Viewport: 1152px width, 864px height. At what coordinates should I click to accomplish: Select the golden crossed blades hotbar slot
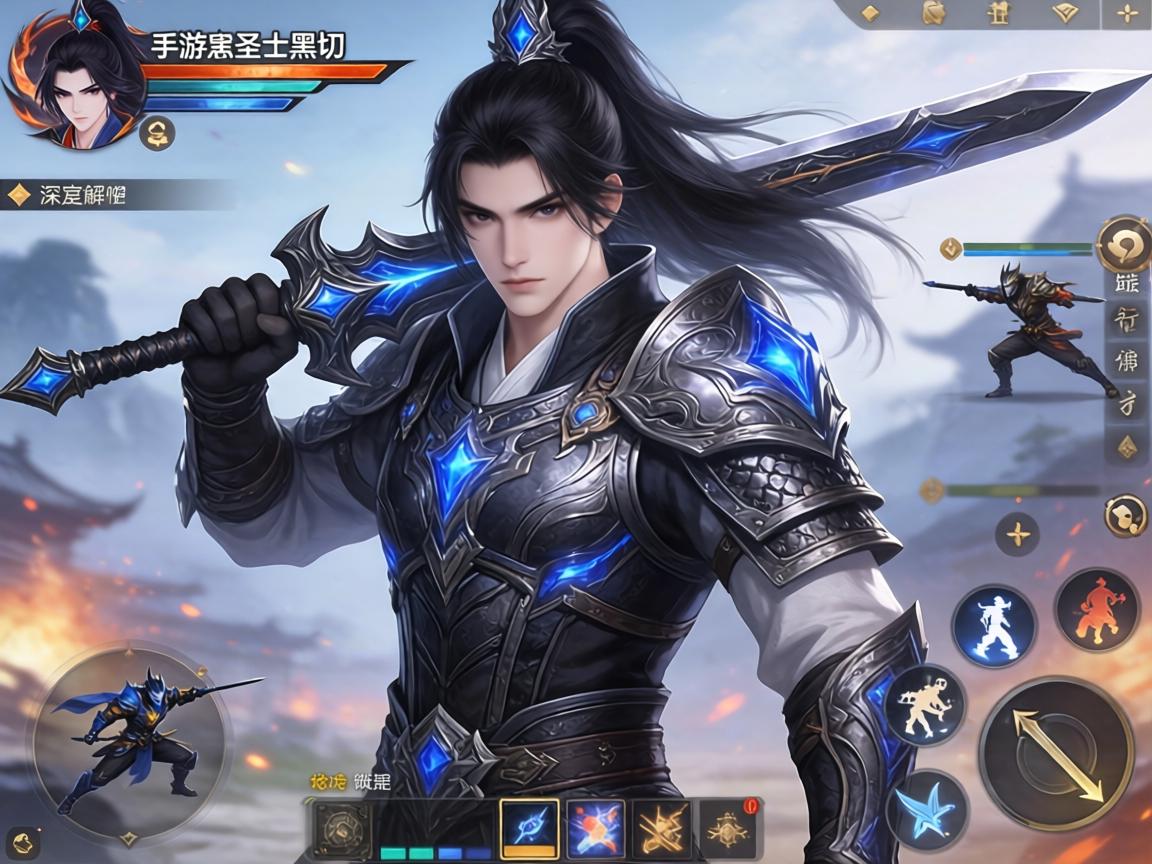(662, 829)
